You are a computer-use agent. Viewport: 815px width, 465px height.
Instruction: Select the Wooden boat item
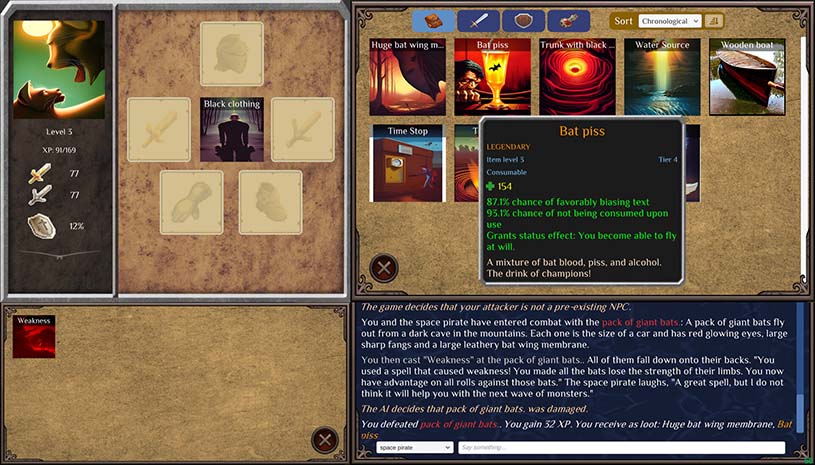747,78
